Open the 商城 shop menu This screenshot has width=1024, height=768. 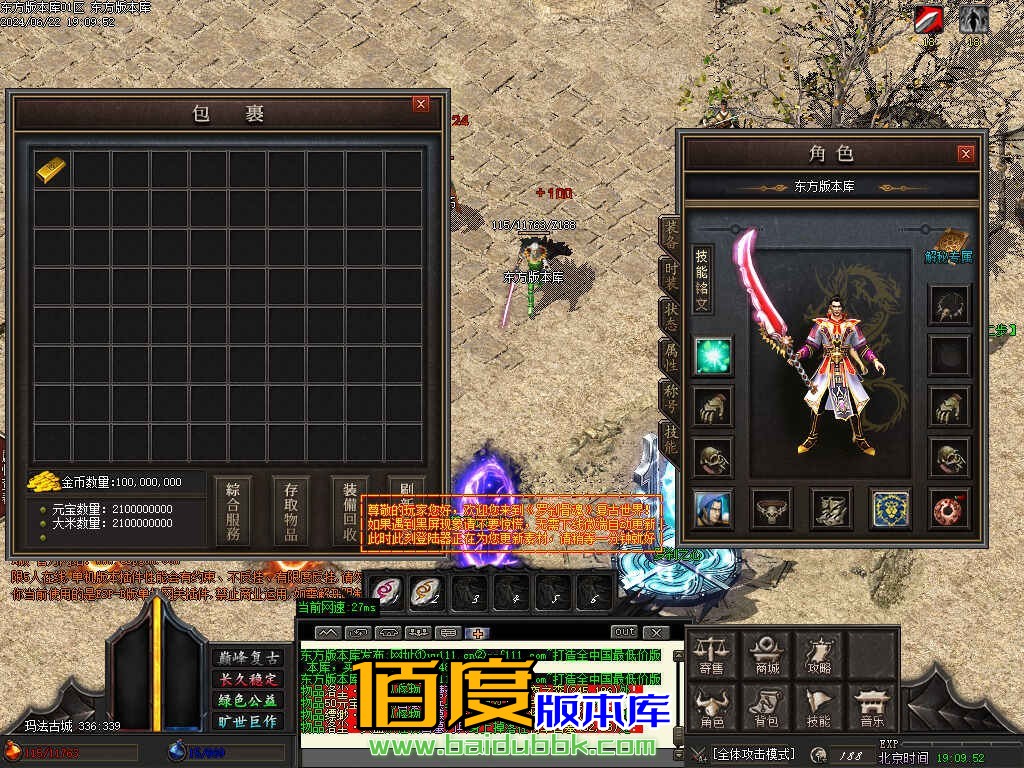767,654
